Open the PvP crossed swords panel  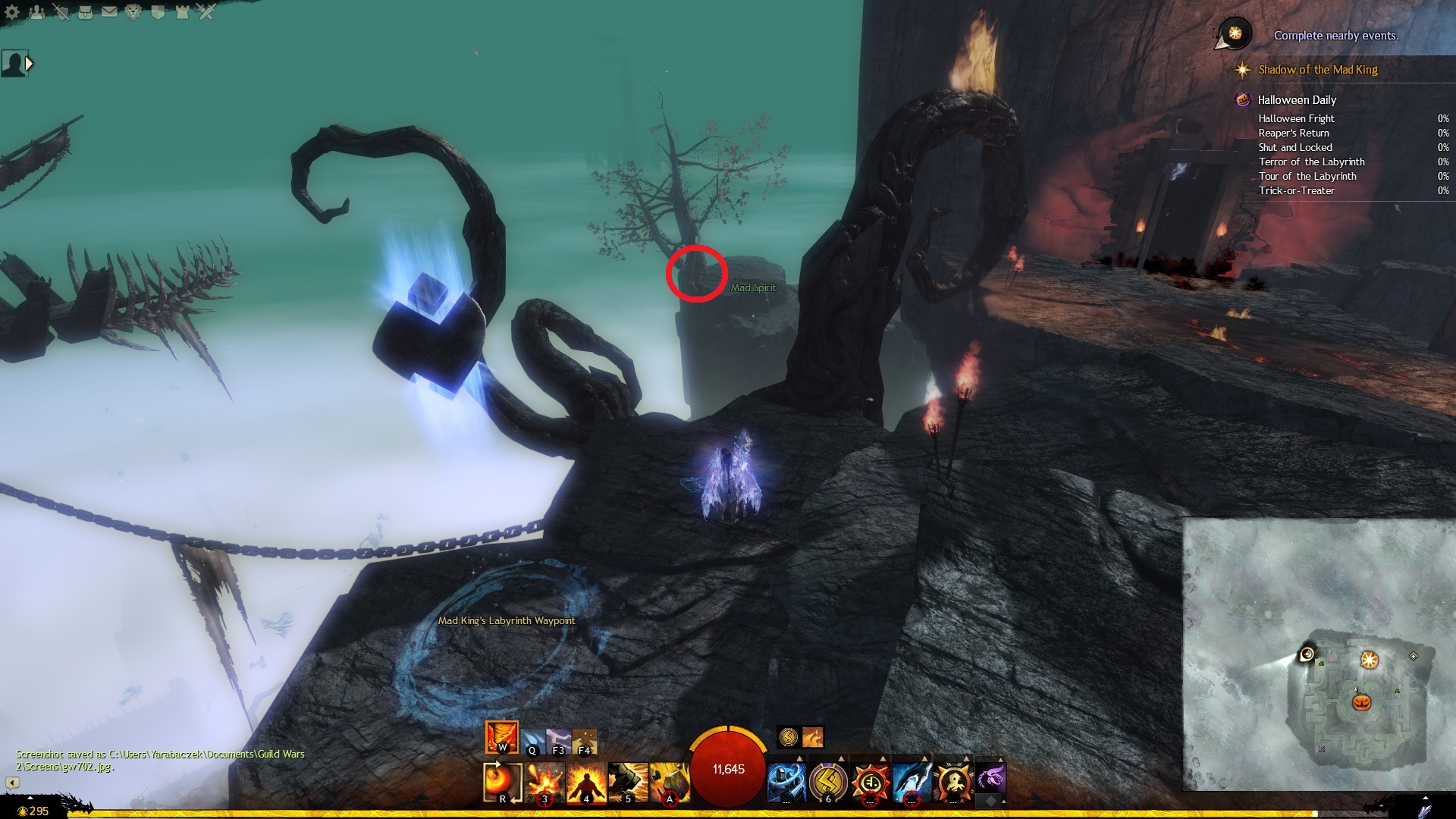pyautogui.click(x=206, y=12)
